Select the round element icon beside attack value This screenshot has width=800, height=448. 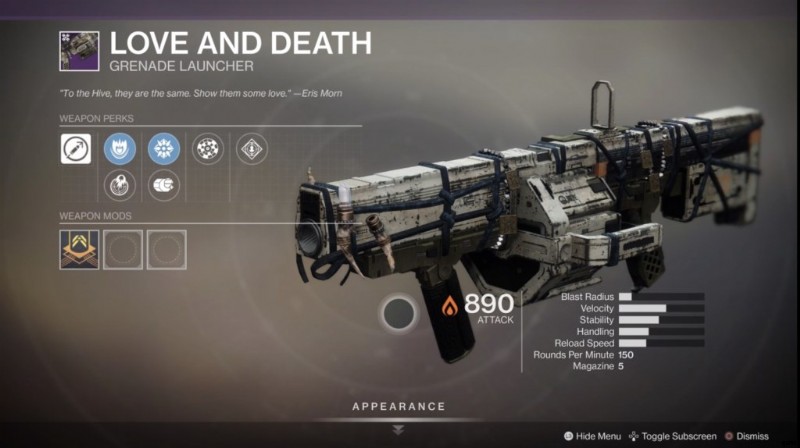click(402, 315)
